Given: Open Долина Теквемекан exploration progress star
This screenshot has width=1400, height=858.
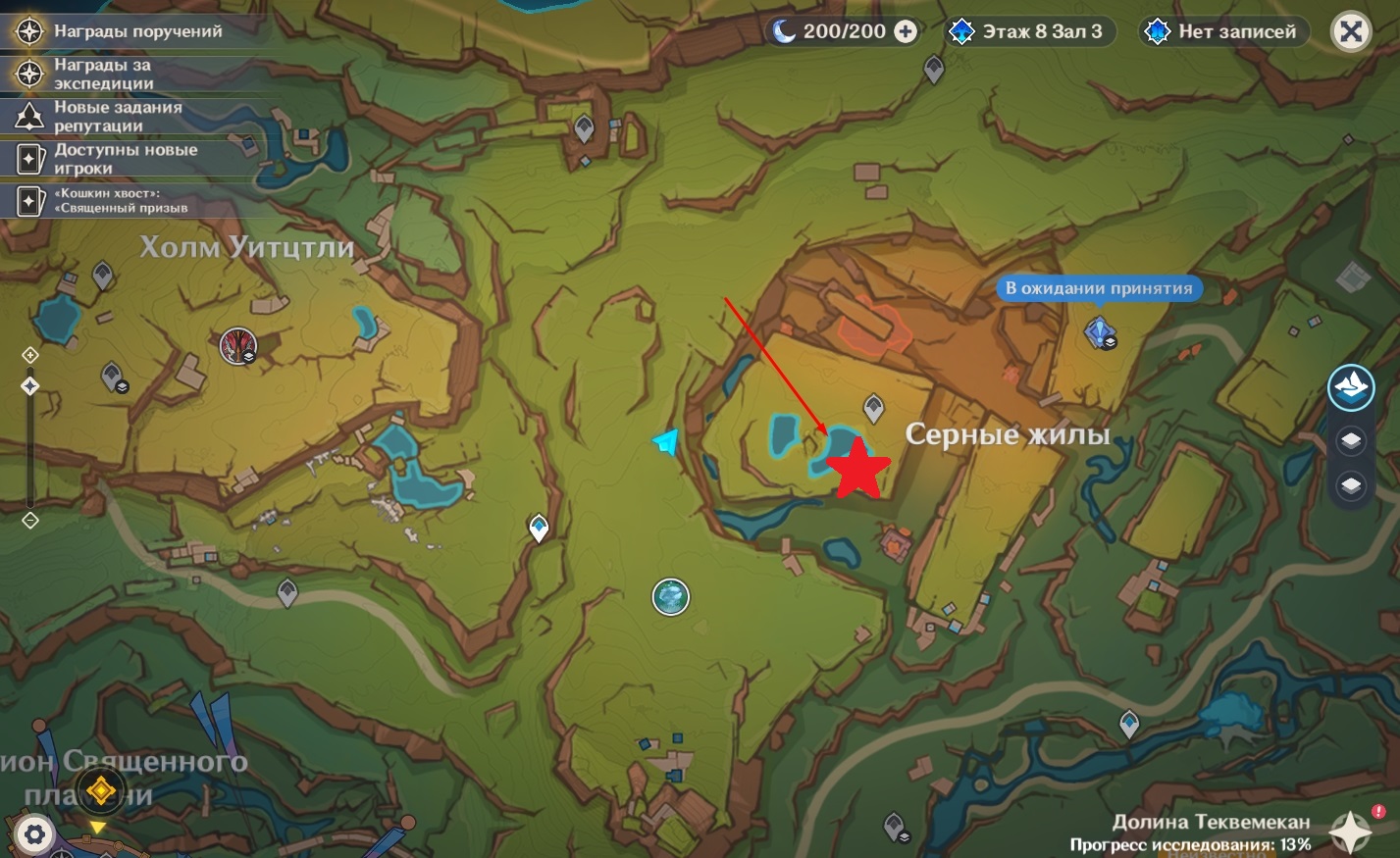Looking at the screenshot, I should click(x=1350, y=833).
